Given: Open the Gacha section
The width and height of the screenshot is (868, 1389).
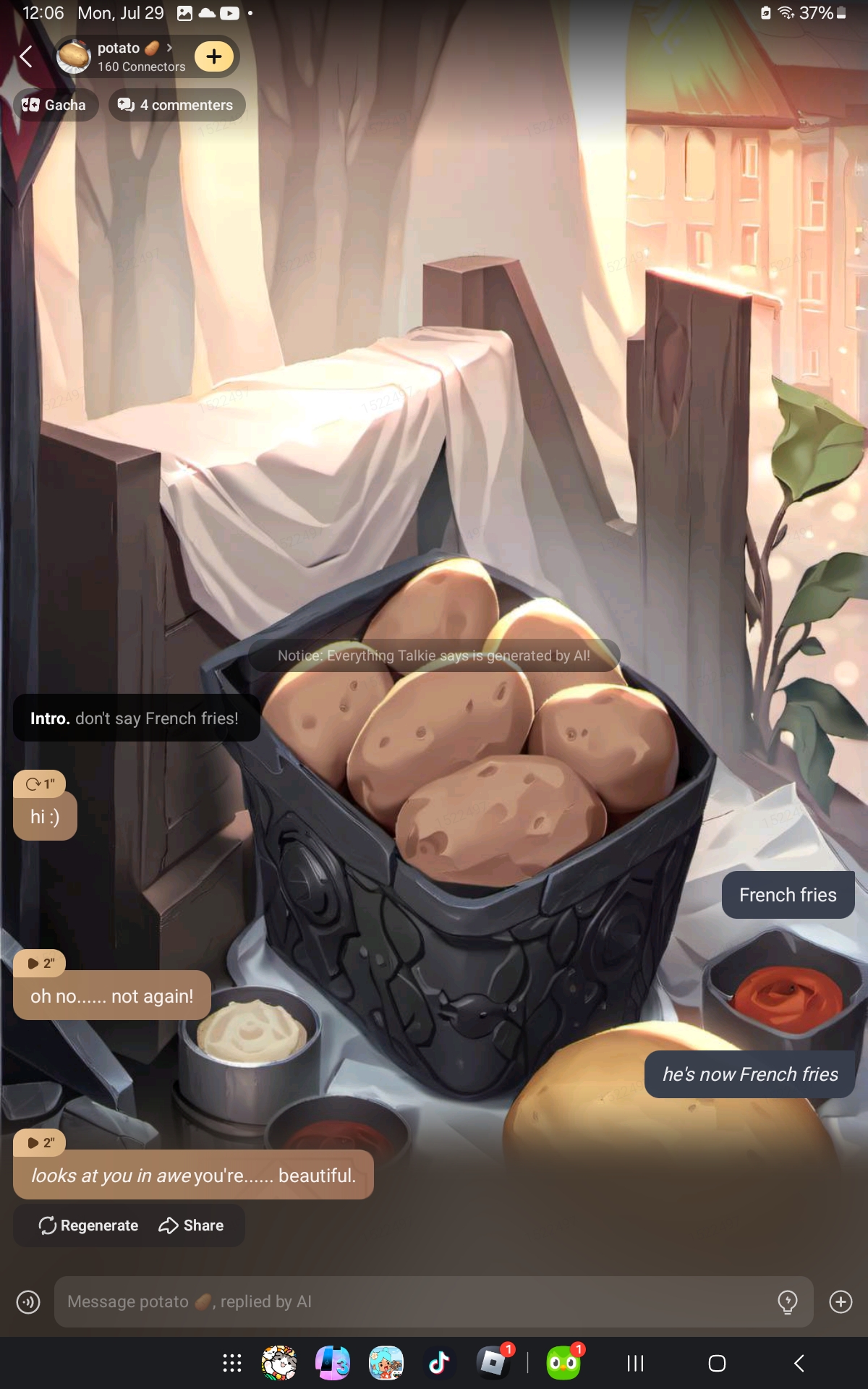Looking at the screenshot, I should (x=55, y=105).
